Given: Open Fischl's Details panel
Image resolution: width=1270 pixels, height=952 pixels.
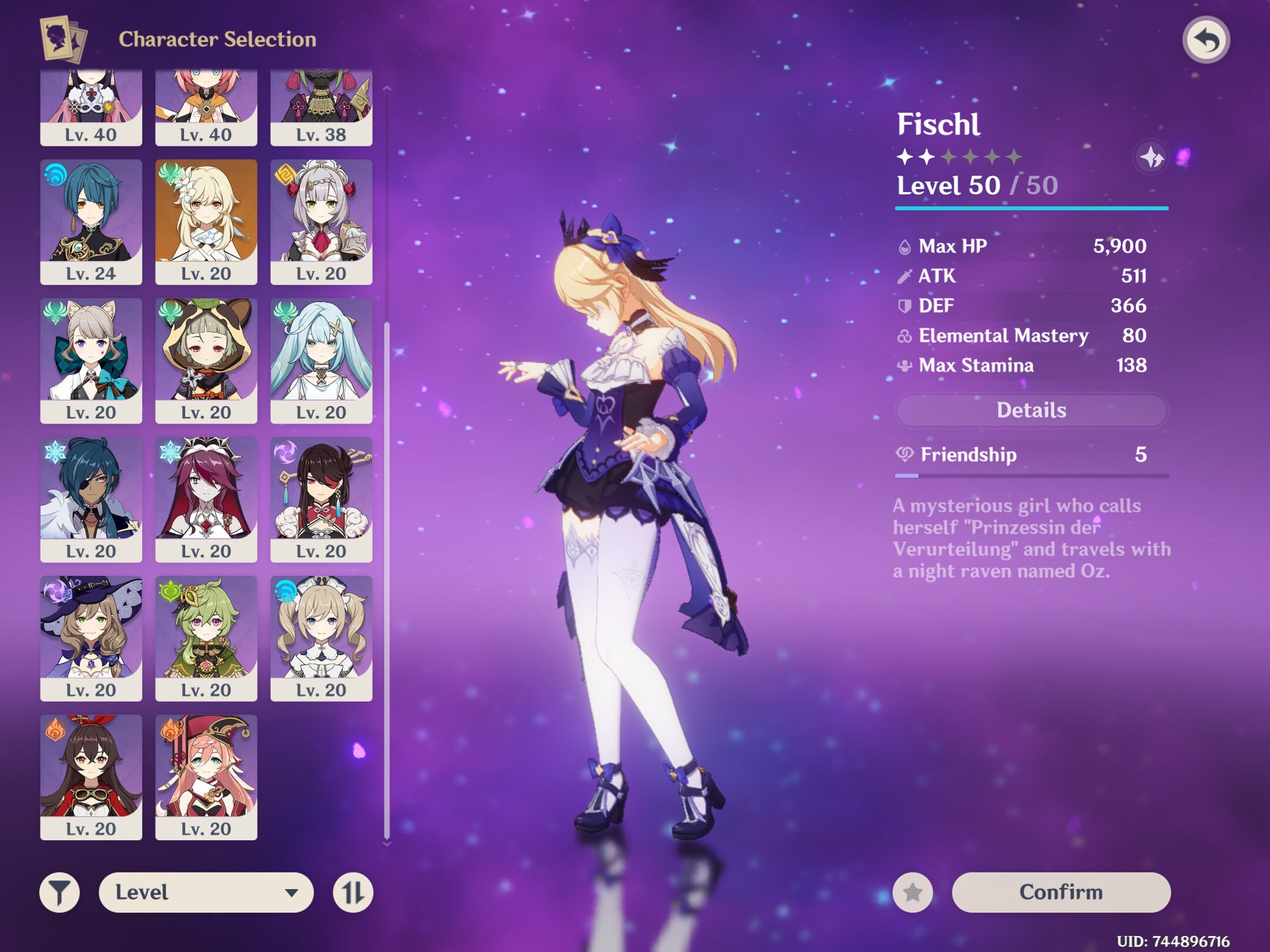Looking at the screenshot, I should click(1030, 410).
